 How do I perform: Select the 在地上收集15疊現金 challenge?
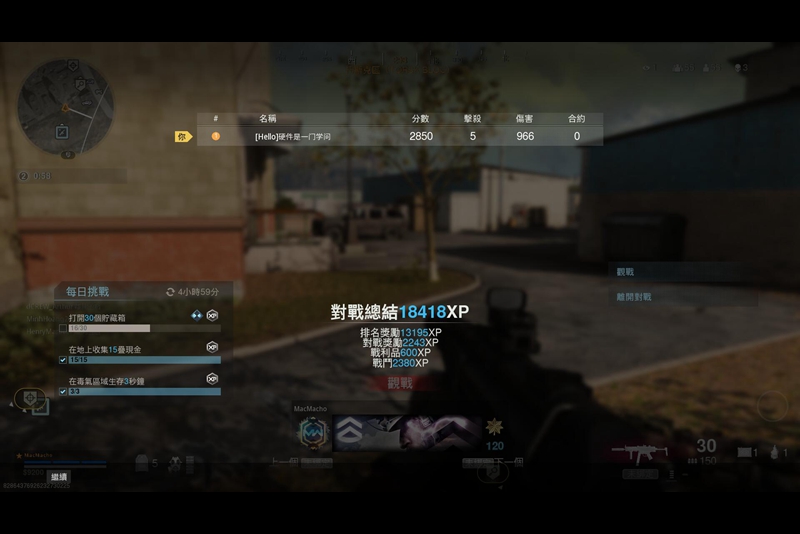(104, 350)
